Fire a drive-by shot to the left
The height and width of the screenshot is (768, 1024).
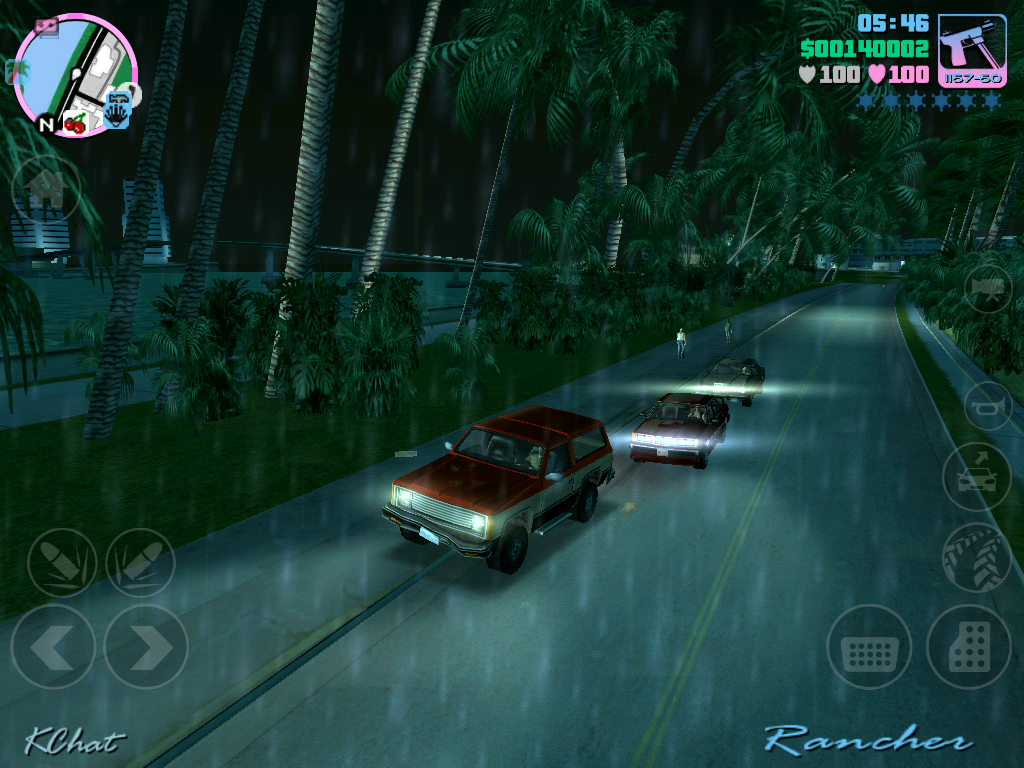pyautogui.click(x=62, y=563)
